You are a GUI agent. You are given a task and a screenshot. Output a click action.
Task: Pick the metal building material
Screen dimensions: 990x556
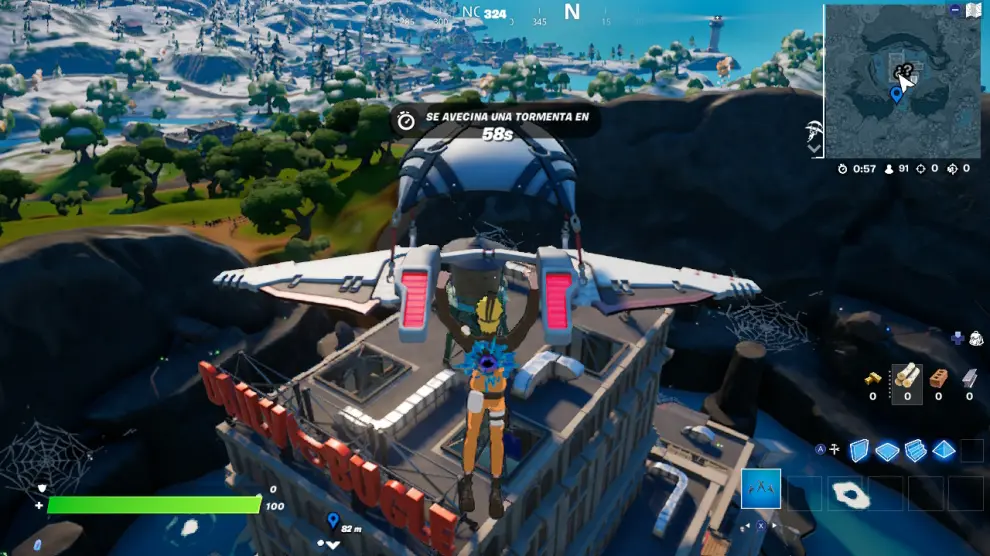pyautogui.click(x=968, y=377)
